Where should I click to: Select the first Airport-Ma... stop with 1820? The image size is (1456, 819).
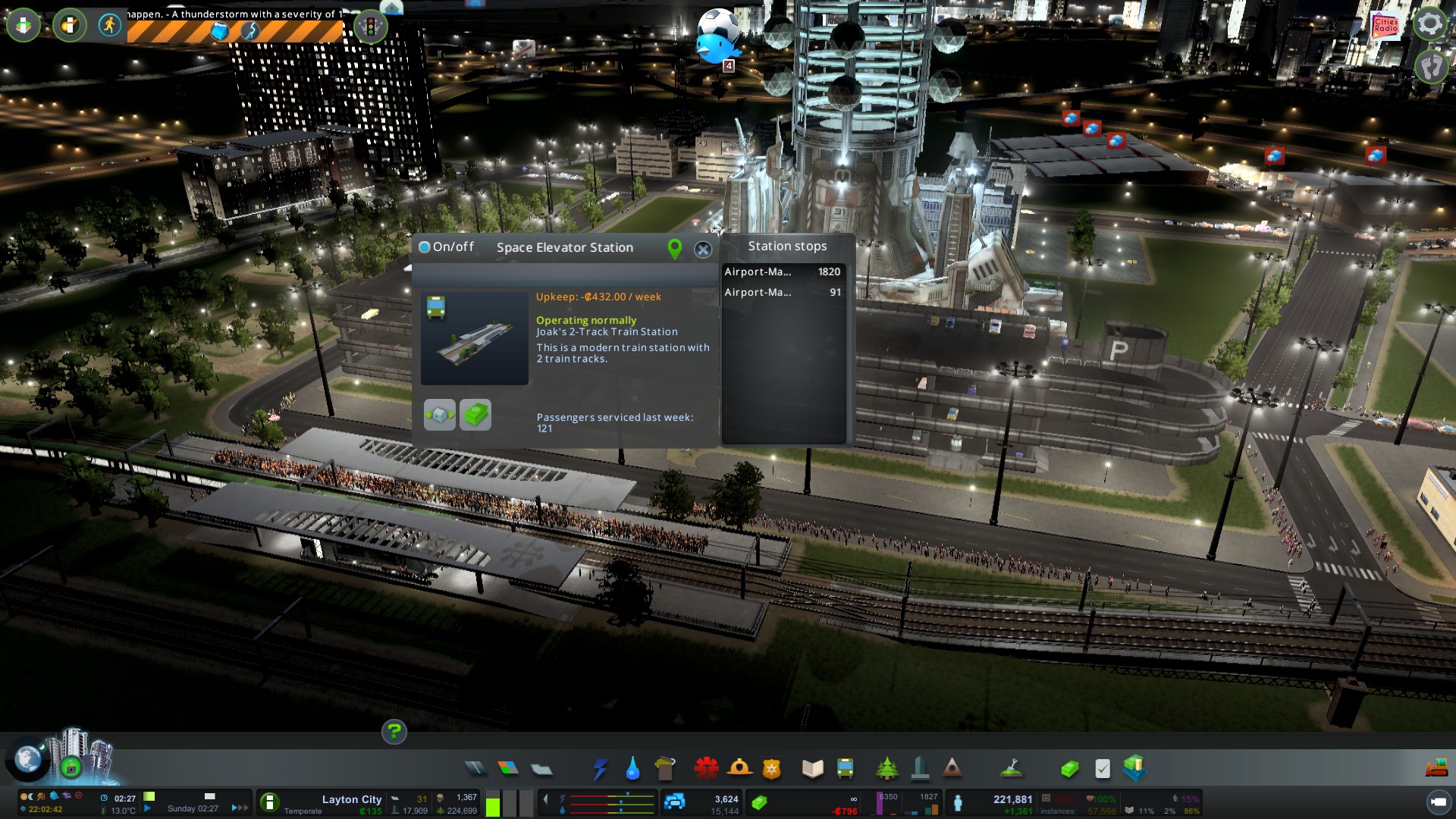pyautogui.click(x=782, y=271)
